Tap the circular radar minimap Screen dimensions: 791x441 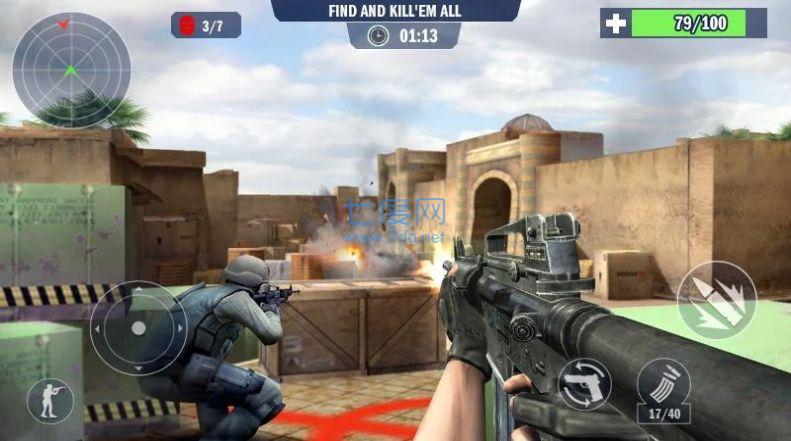[x=71, y=71]
